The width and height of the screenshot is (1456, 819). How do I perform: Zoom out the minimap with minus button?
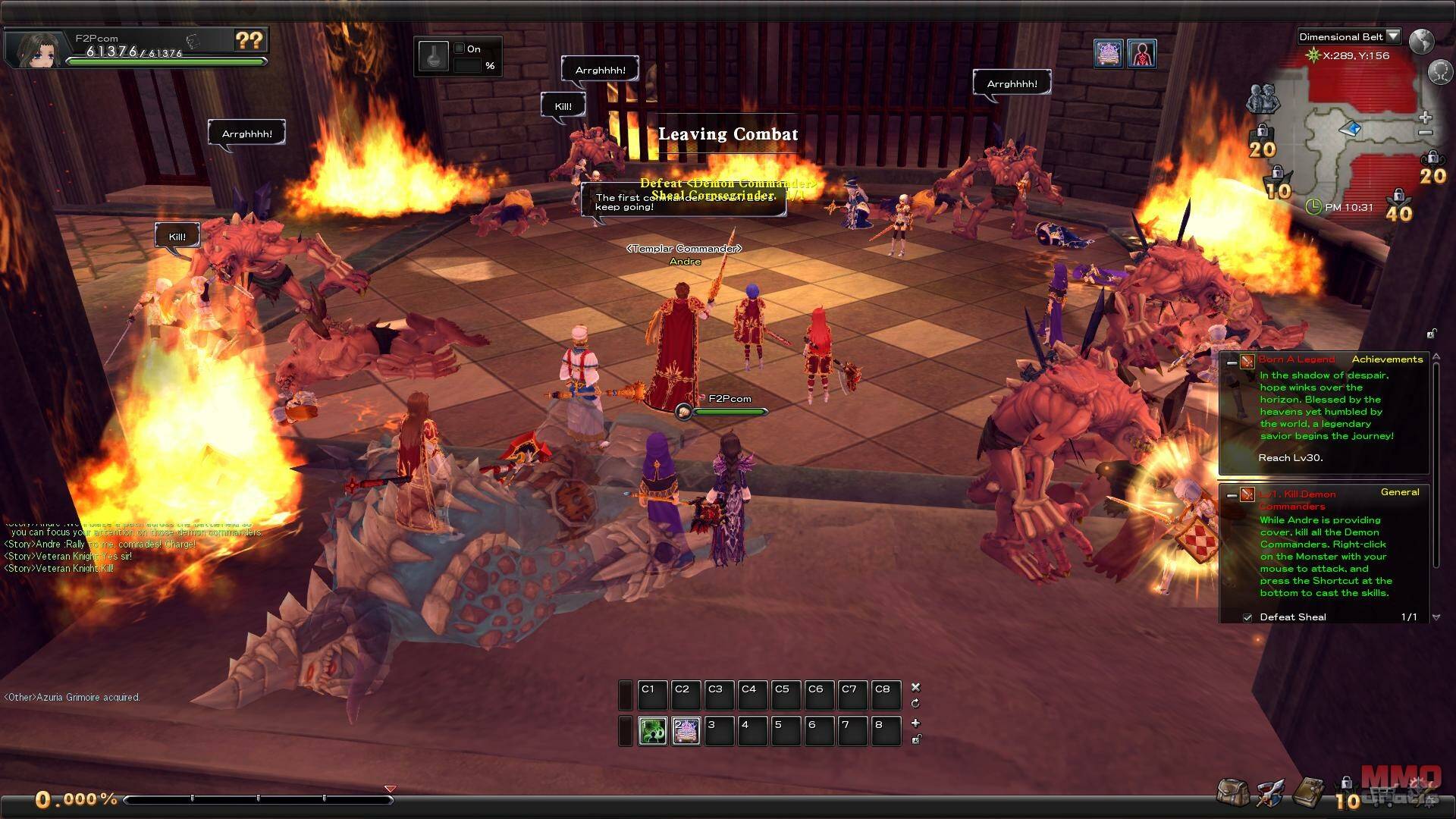click(x=1426, y=133)
